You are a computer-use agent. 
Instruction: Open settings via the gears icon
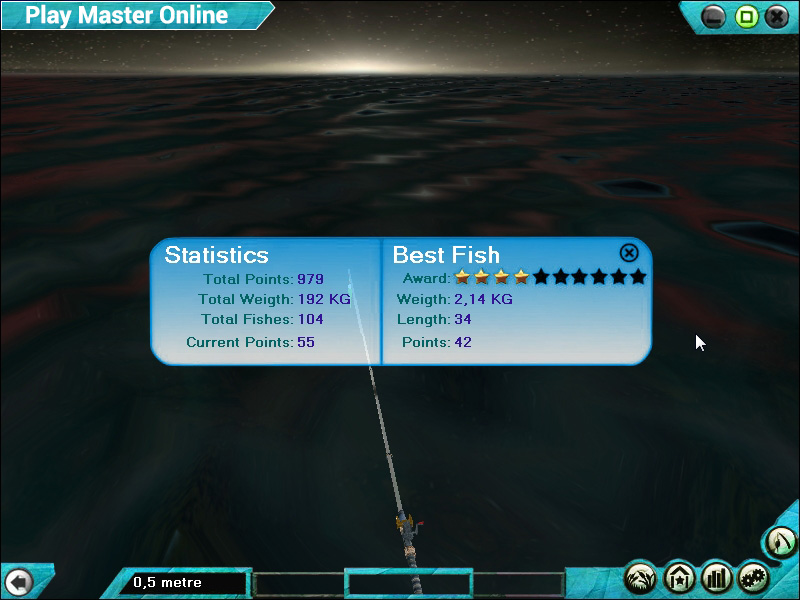coord(753,577)
